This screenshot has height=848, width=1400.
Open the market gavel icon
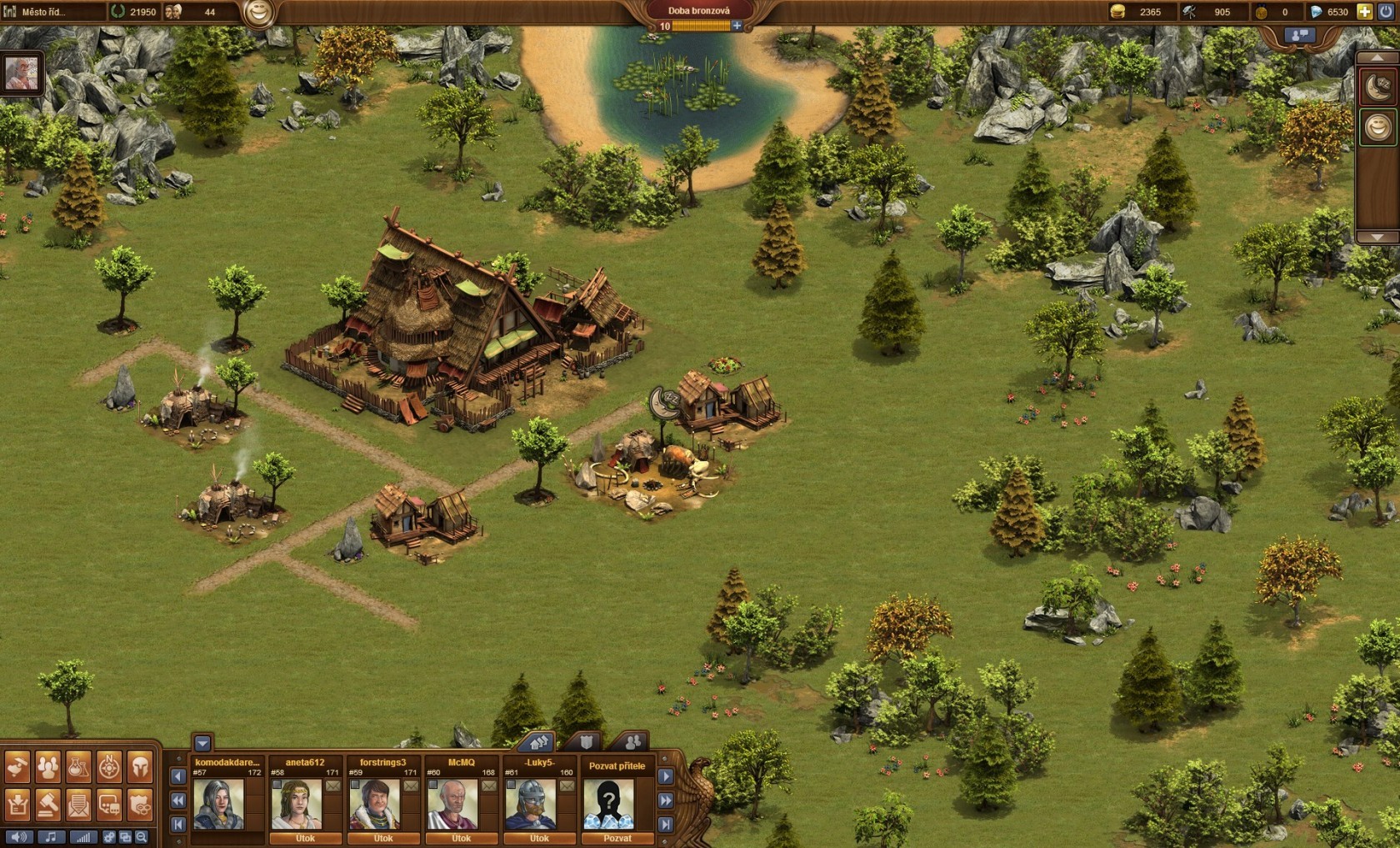click(48, 805)
